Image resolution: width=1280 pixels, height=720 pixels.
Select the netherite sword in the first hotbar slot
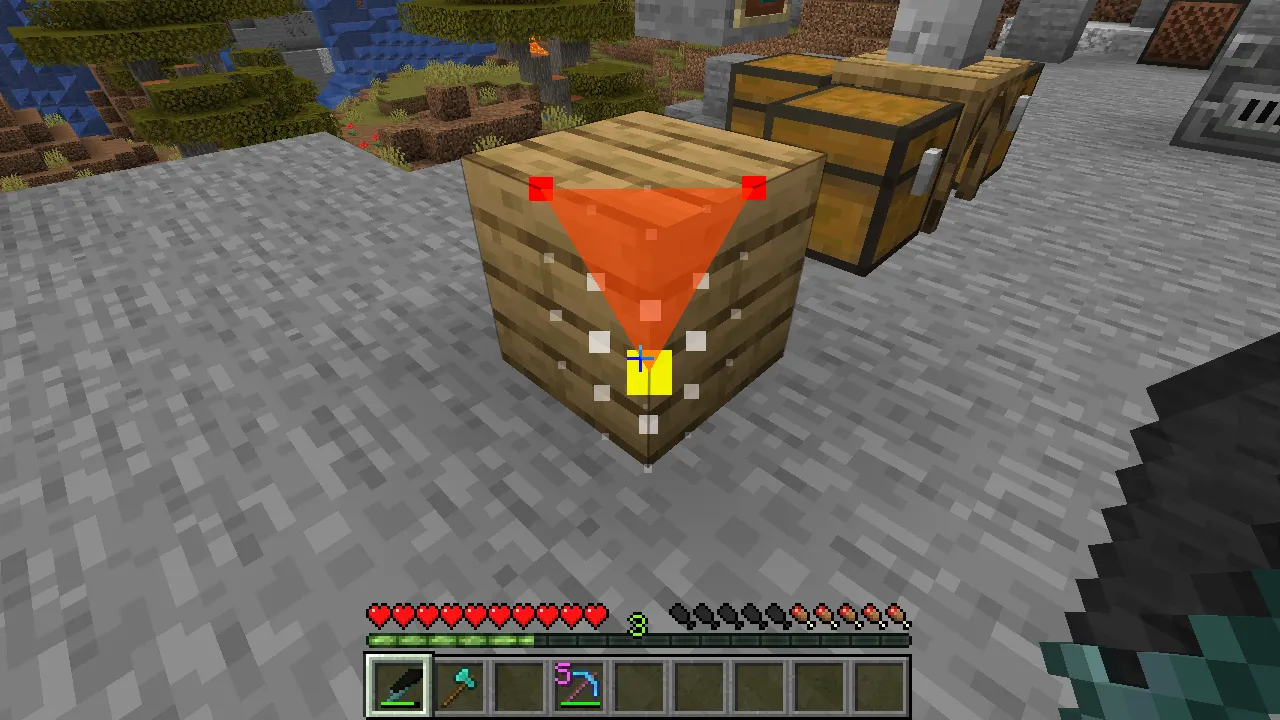398,684
